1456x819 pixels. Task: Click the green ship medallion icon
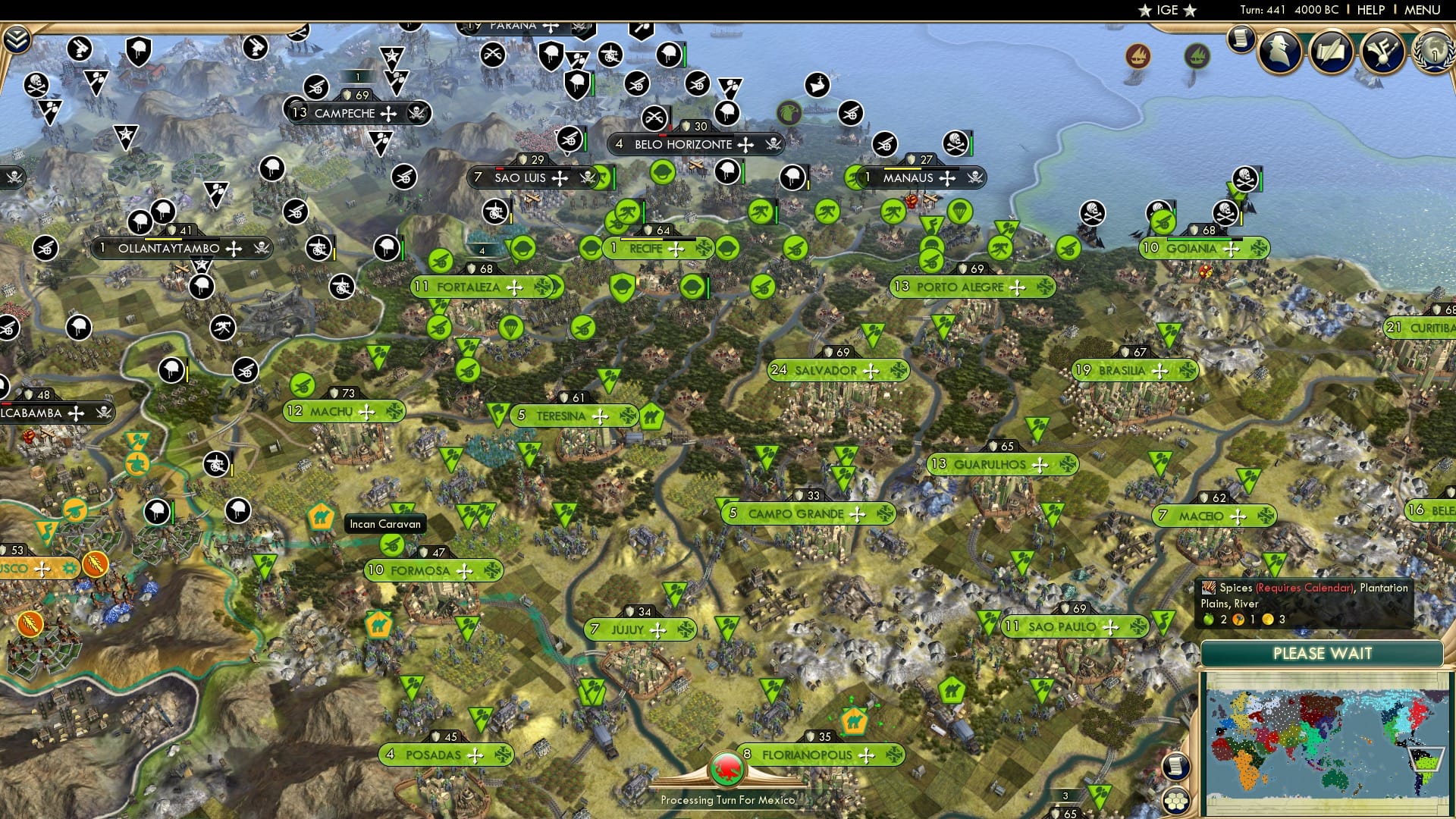pyautogui.click(x=1197, y=55)
